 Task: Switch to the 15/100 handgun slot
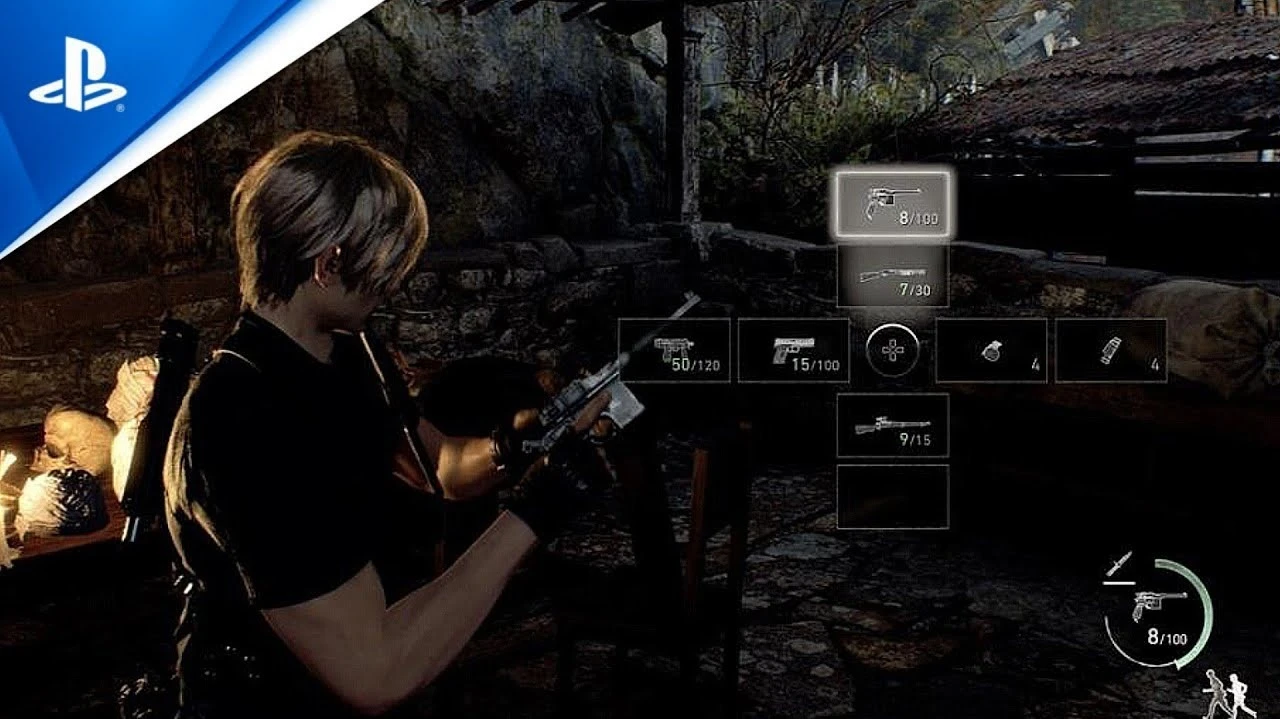pos(794,350)
